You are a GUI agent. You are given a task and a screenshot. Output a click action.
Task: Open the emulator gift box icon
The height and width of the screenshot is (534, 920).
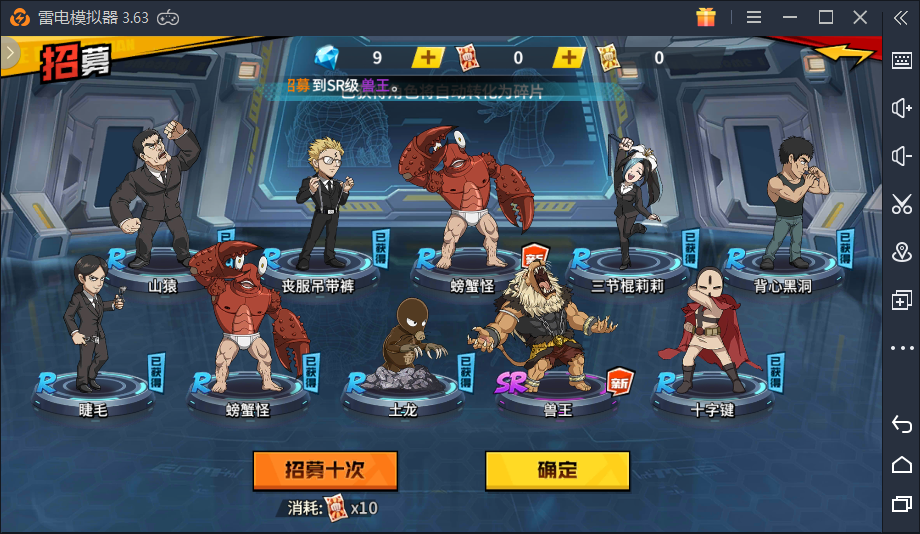tap(706, 17)
